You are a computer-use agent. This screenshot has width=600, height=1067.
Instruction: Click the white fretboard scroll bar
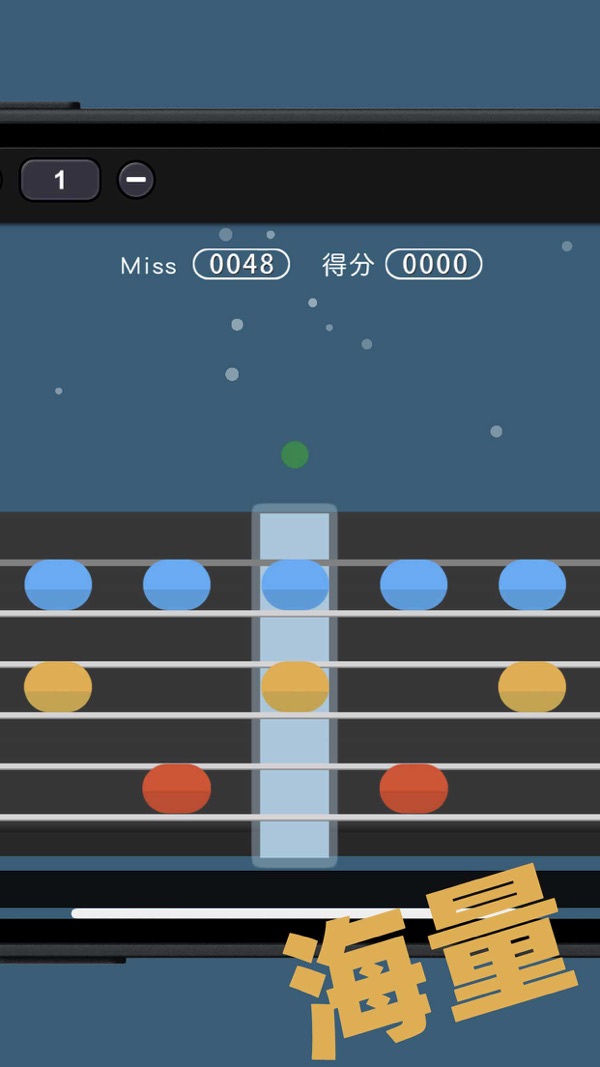[250, 912]
